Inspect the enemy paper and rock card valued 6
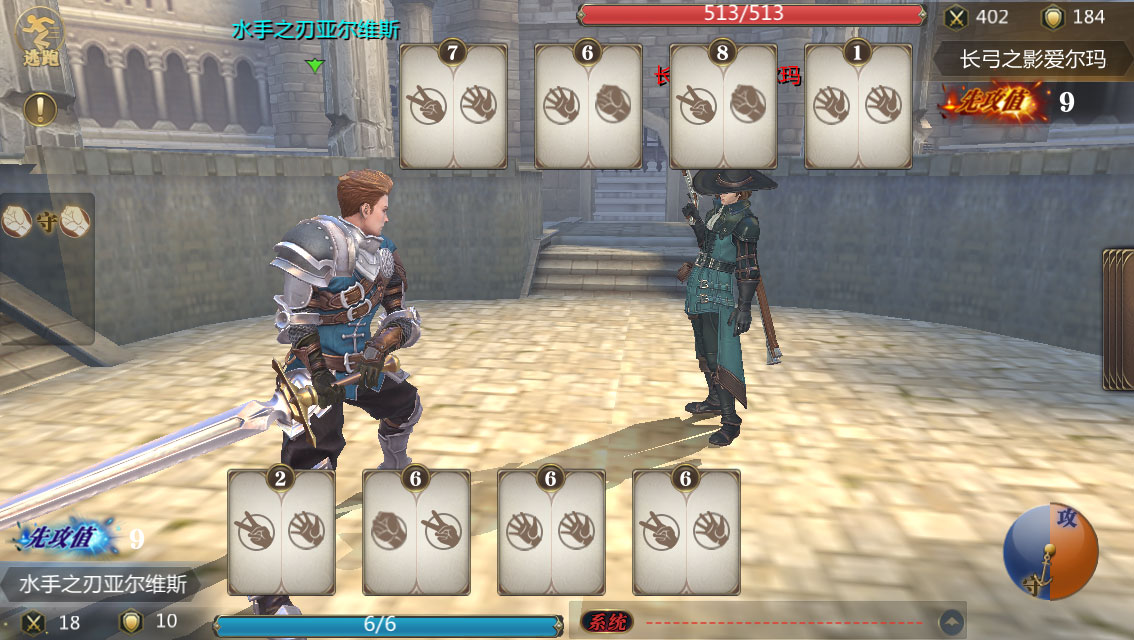This screenshot has height=640, width=1134. point(588,106)
